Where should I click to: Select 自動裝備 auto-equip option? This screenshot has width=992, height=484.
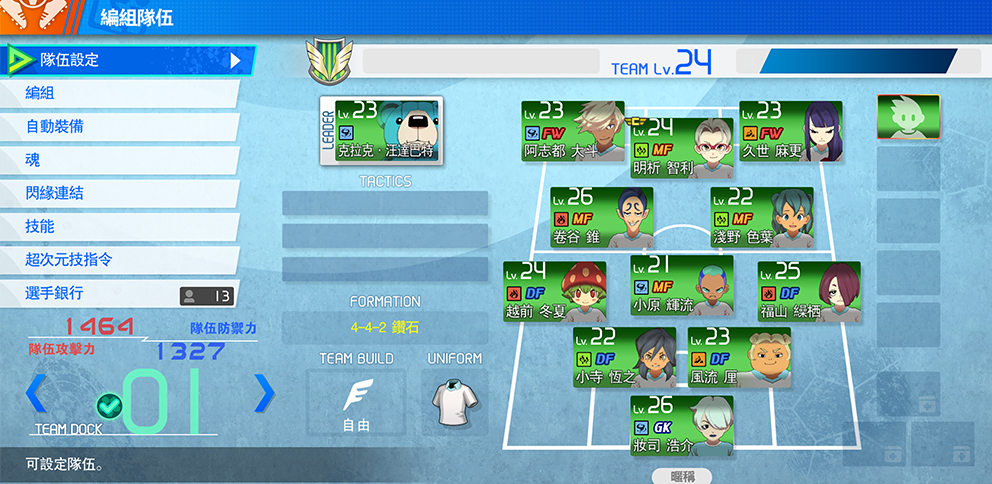pyautogui.click(x=120, y=127)
